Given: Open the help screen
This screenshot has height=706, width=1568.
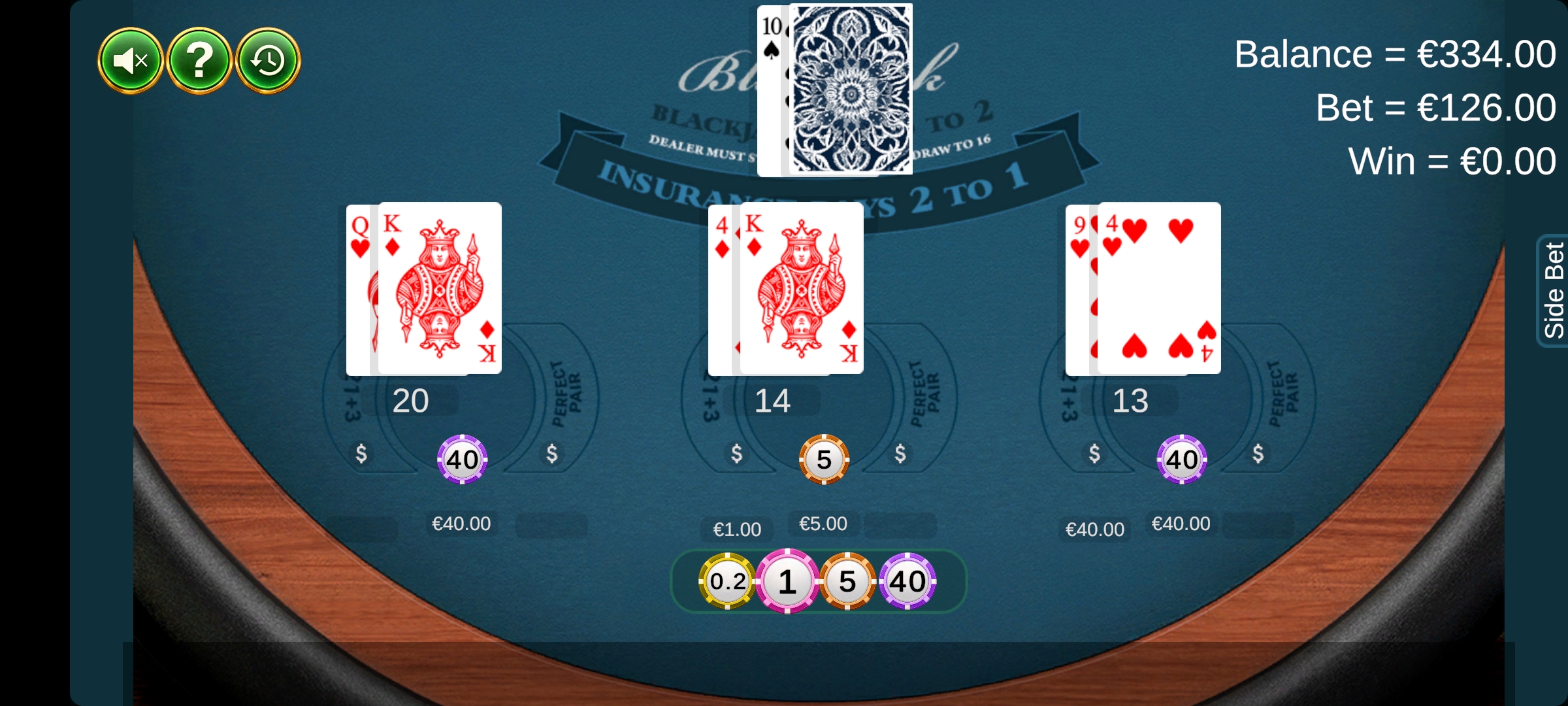Looking at the screenshot, I should [200, 60].
